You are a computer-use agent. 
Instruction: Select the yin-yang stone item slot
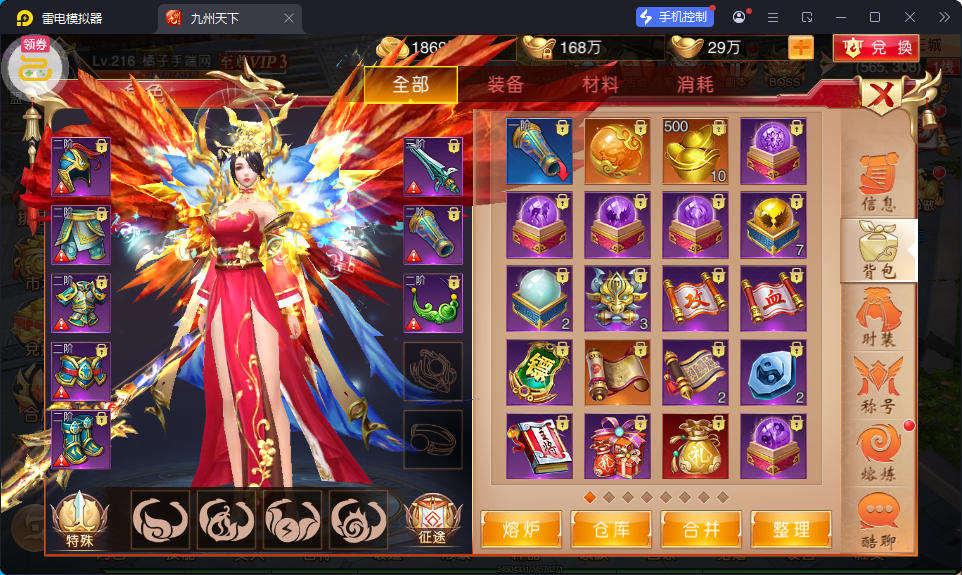pyautogui.click(x=773, y=372)
